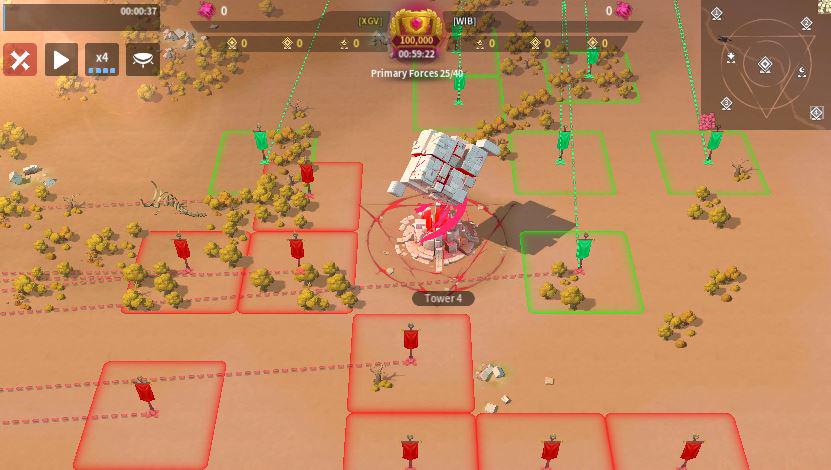Close the battle replay with the red X
Image resolution: width=831 pixels, height=470 pixels.
[20, 60]
